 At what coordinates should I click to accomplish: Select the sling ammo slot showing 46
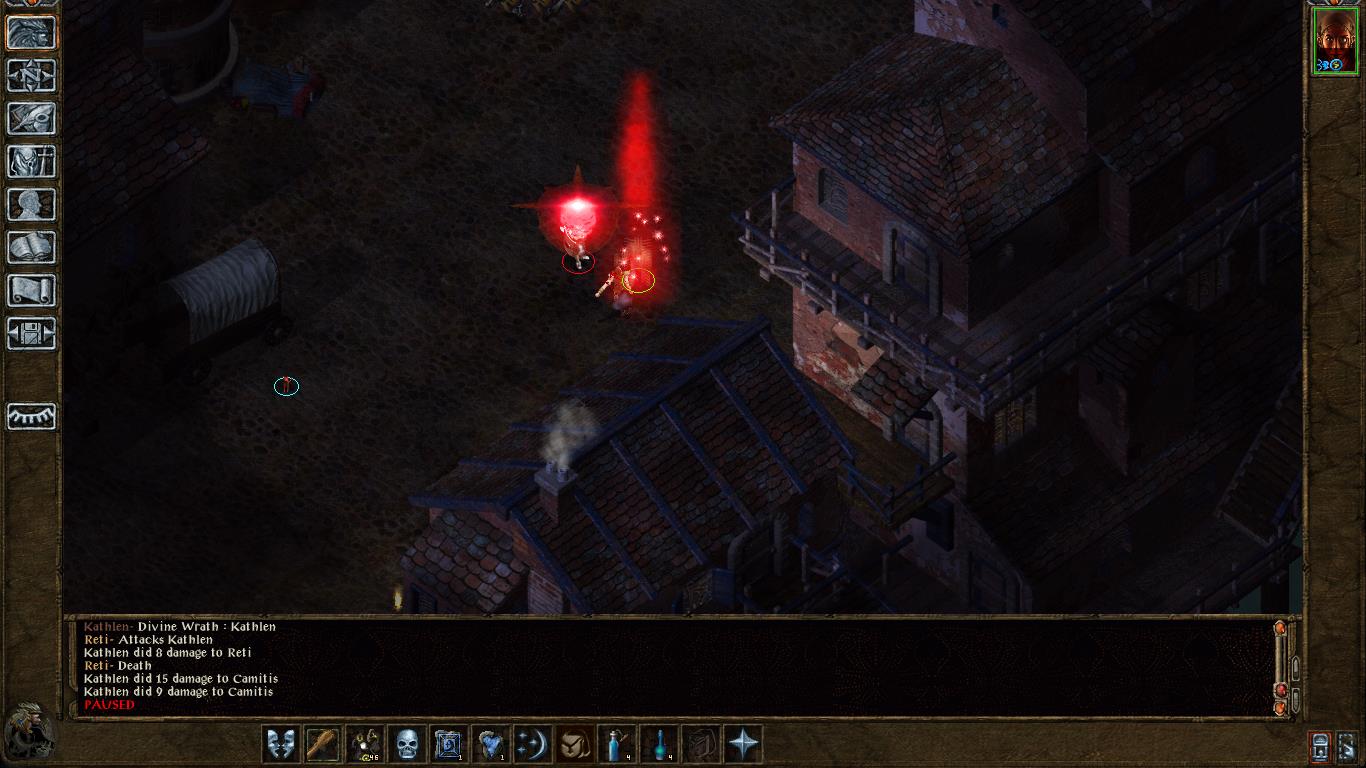[365, 744]
